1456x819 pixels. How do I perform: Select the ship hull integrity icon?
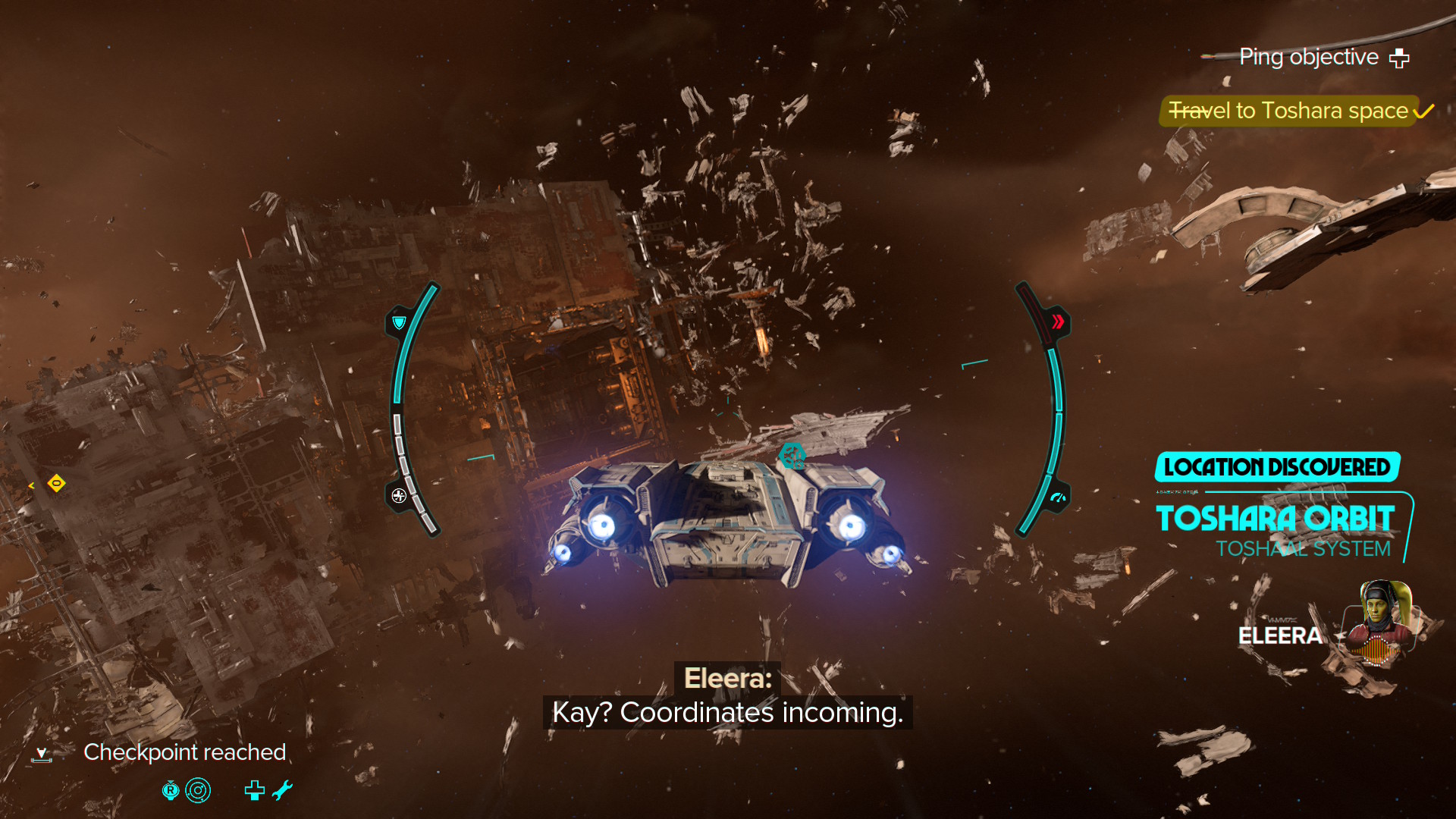click(x=399, y=496)
